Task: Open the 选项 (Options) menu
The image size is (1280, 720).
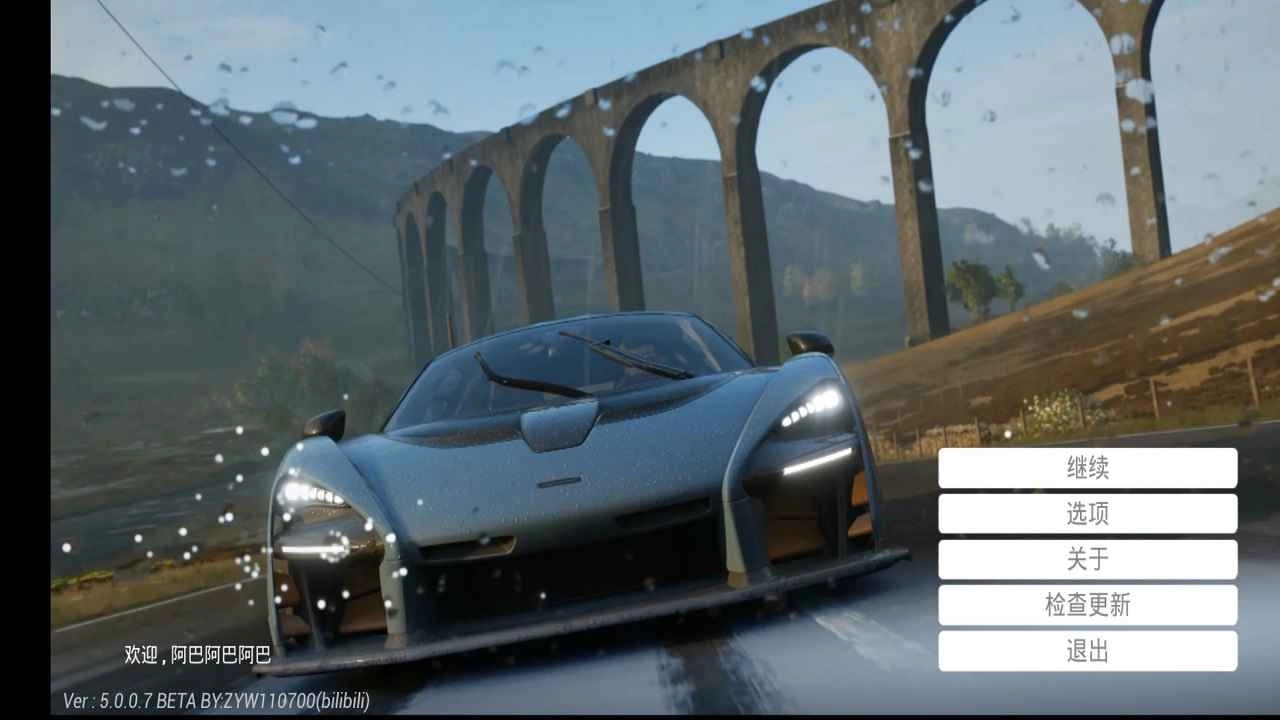Action: [x=1087, y=514]
